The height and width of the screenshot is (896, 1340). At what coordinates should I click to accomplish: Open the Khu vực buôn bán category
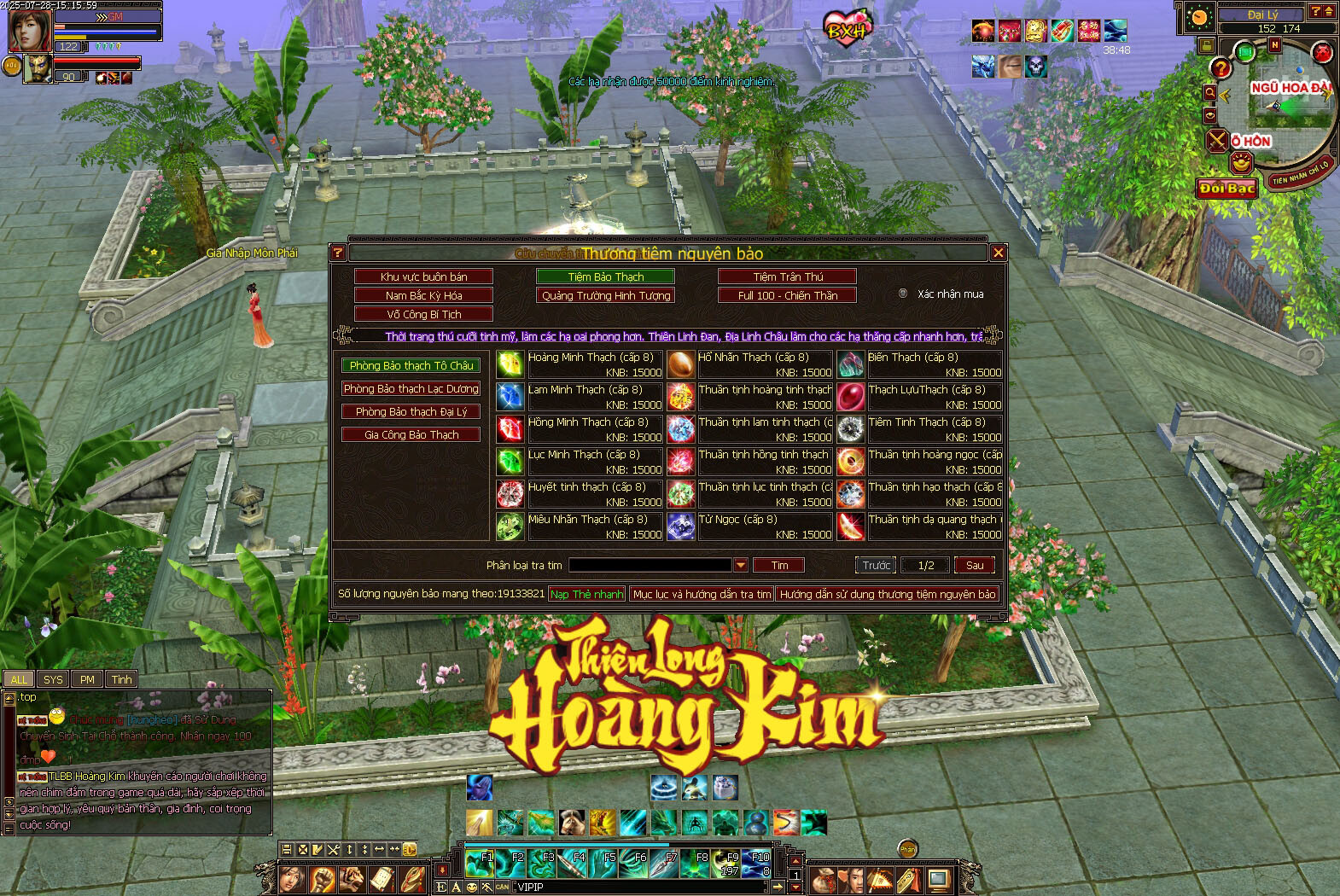tap(423, 276)
